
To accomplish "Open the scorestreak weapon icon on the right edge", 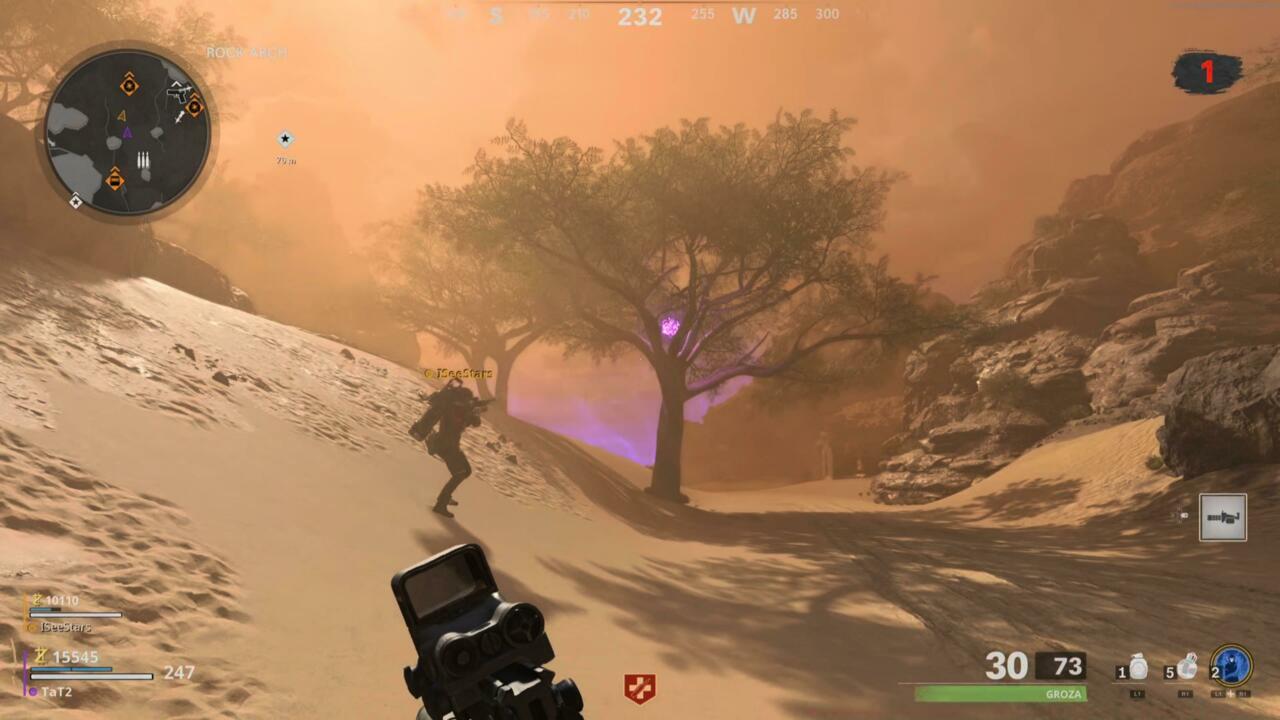I will 1222,516.
